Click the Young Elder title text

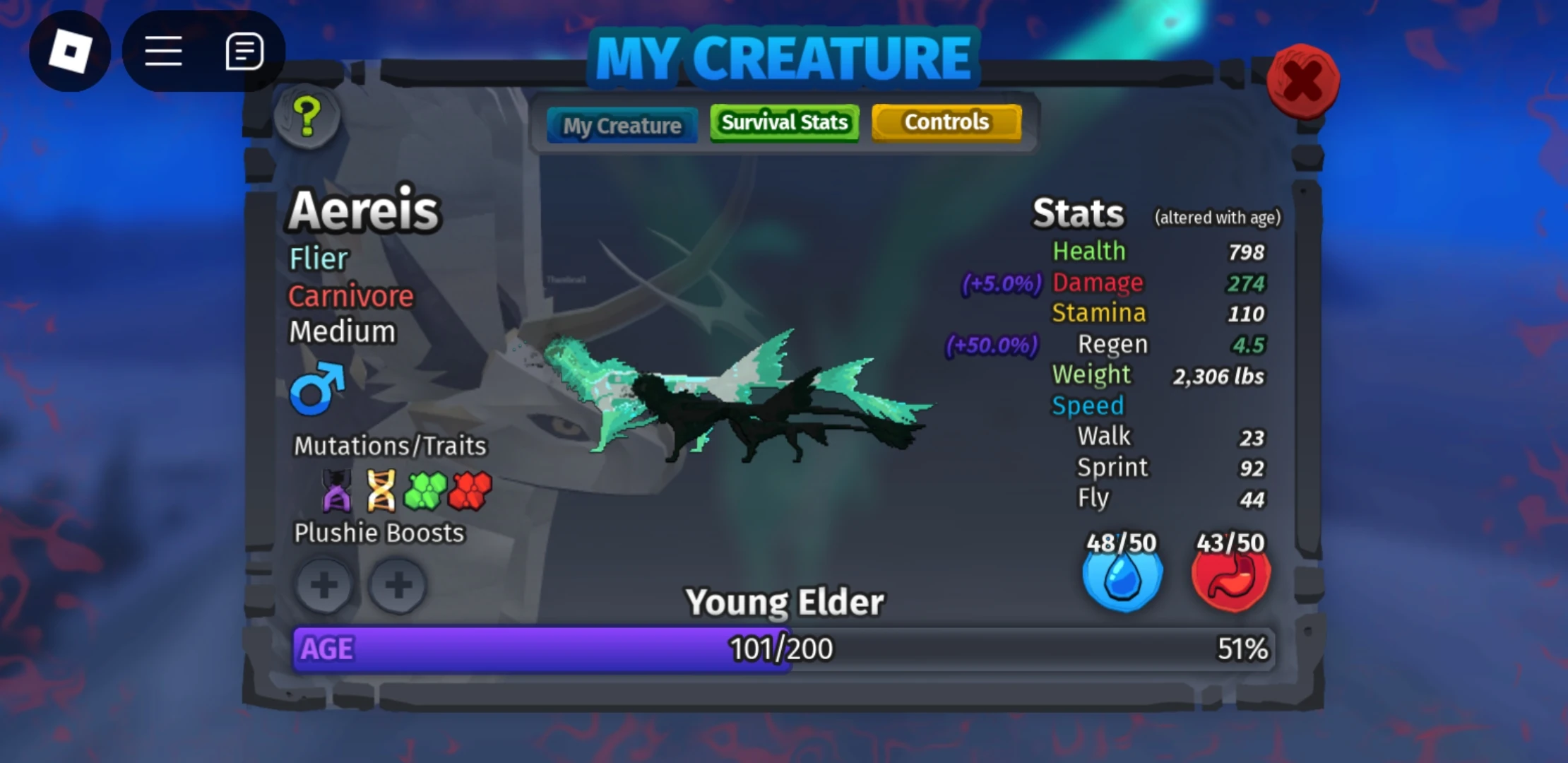click(786, 601)
